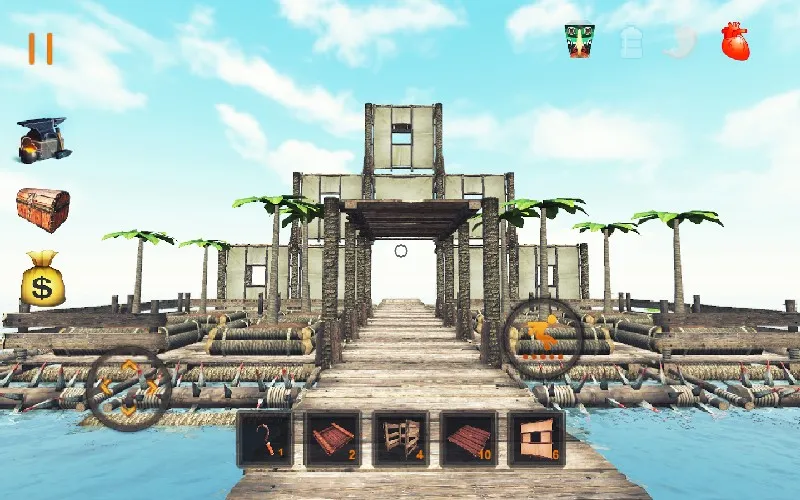
Task: Tap the circular movement arrows pad
Action: pyautogui.click(x=128, y=386)
